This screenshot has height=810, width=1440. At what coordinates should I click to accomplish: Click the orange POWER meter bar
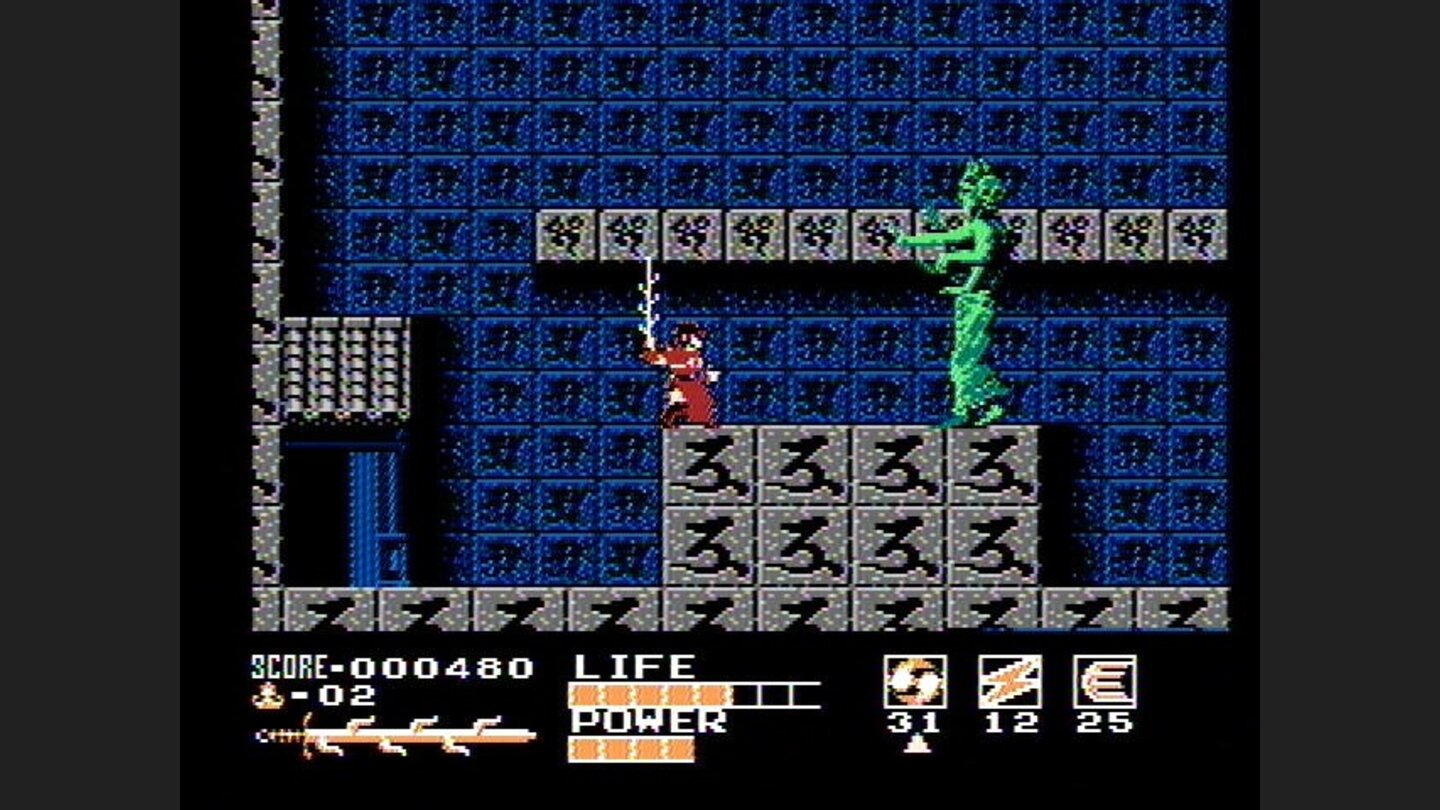pos(630,748)
